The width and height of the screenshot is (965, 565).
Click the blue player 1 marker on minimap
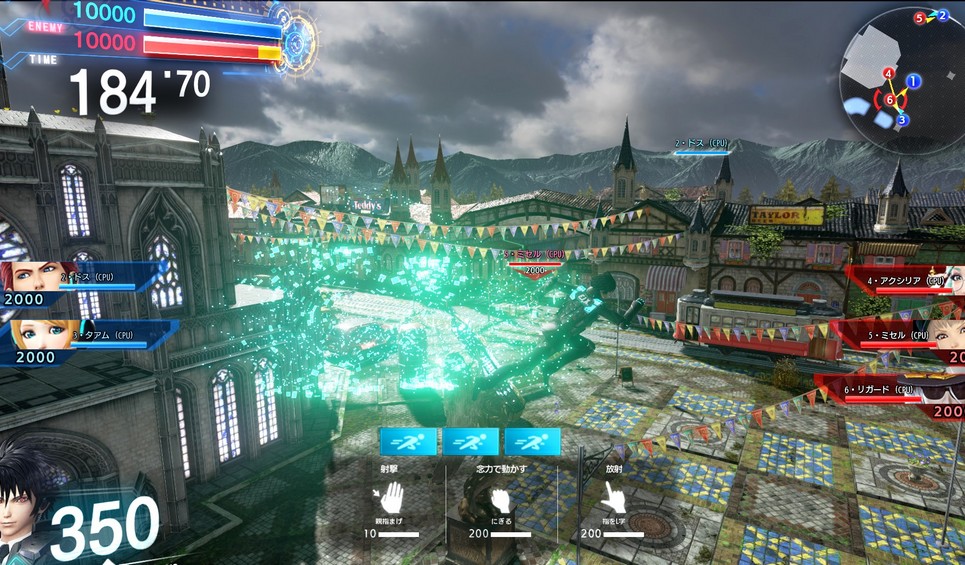[914, 80]
